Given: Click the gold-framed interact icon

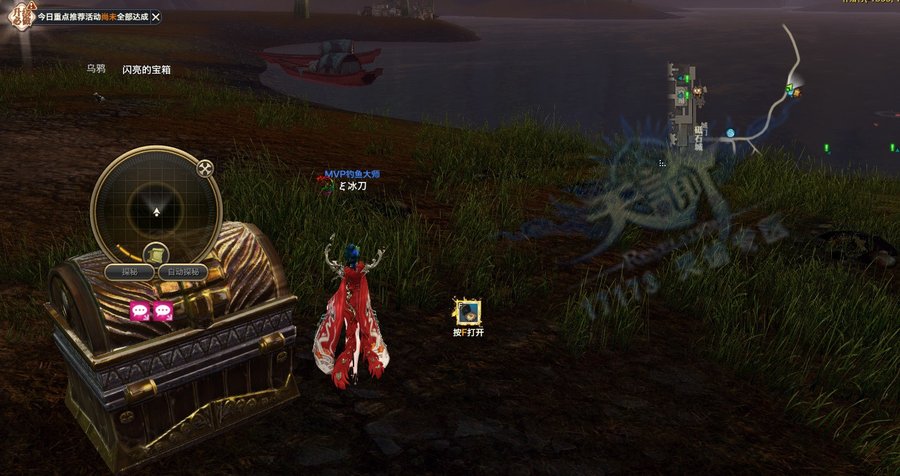Looking at the screenshot, I should 468,312.
